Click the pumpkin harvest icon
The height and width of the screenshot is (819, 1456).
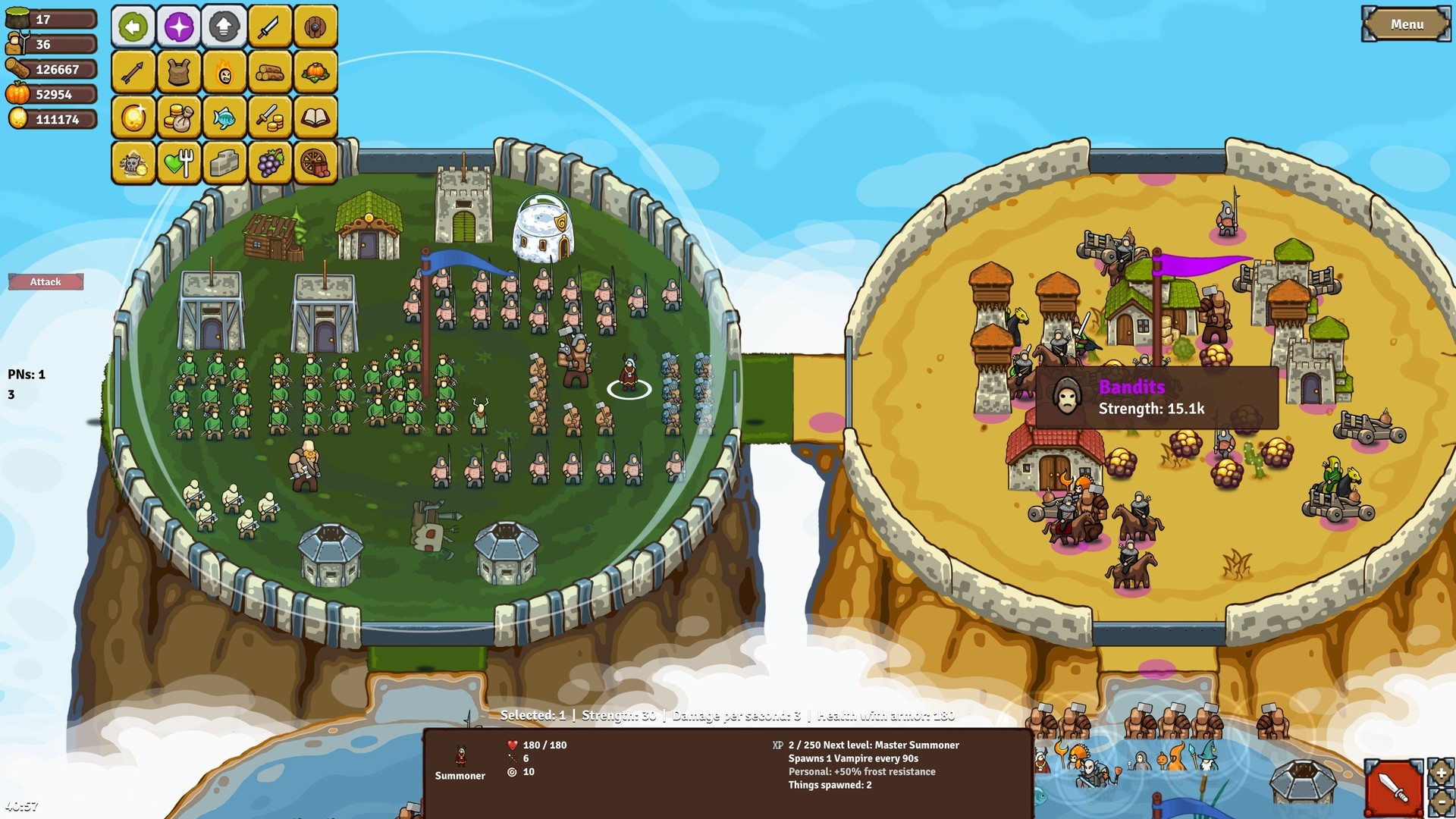(317, 73)
